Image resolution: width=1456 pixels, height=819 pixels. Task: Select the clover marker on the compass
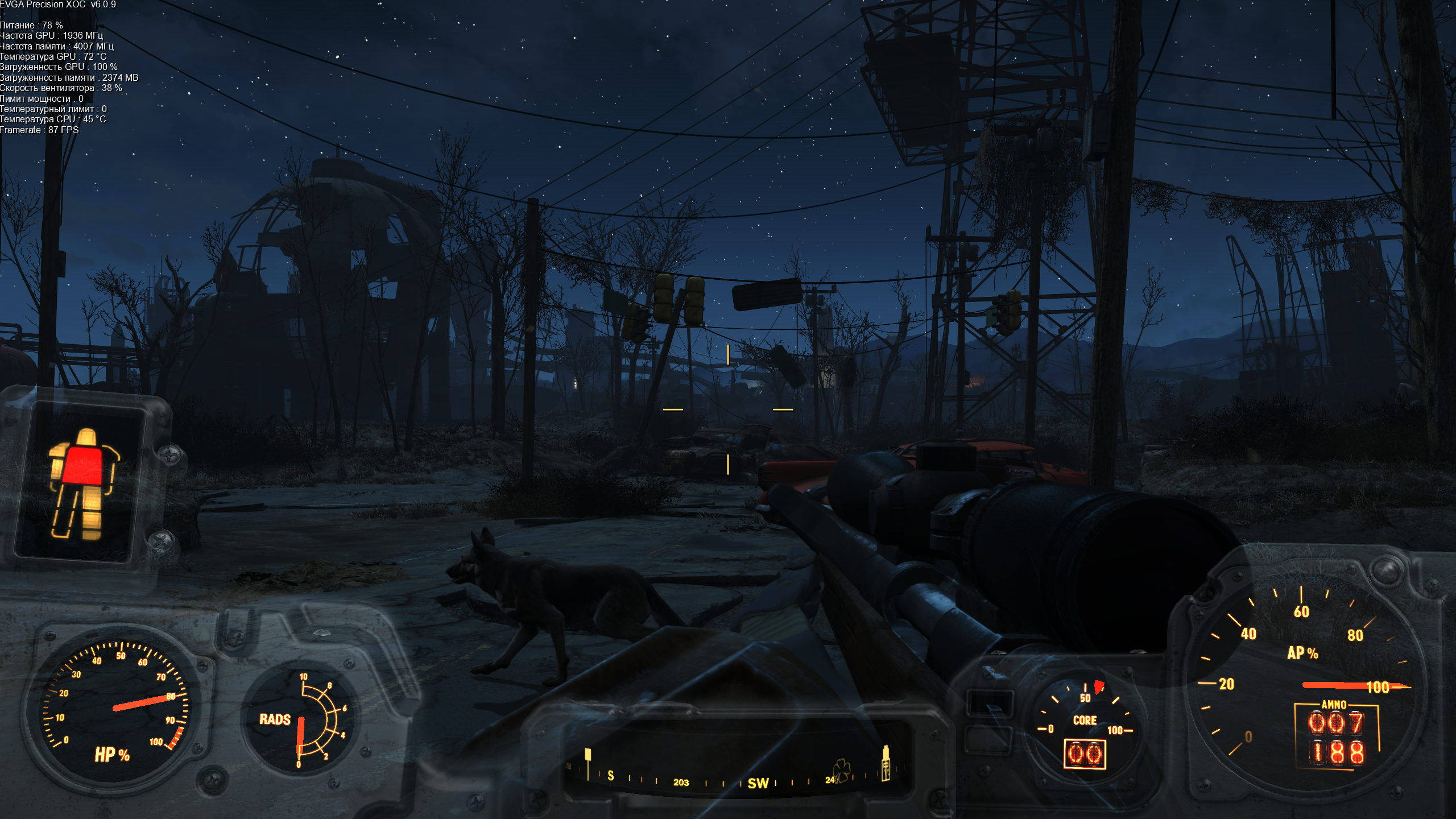coord(841,771)
